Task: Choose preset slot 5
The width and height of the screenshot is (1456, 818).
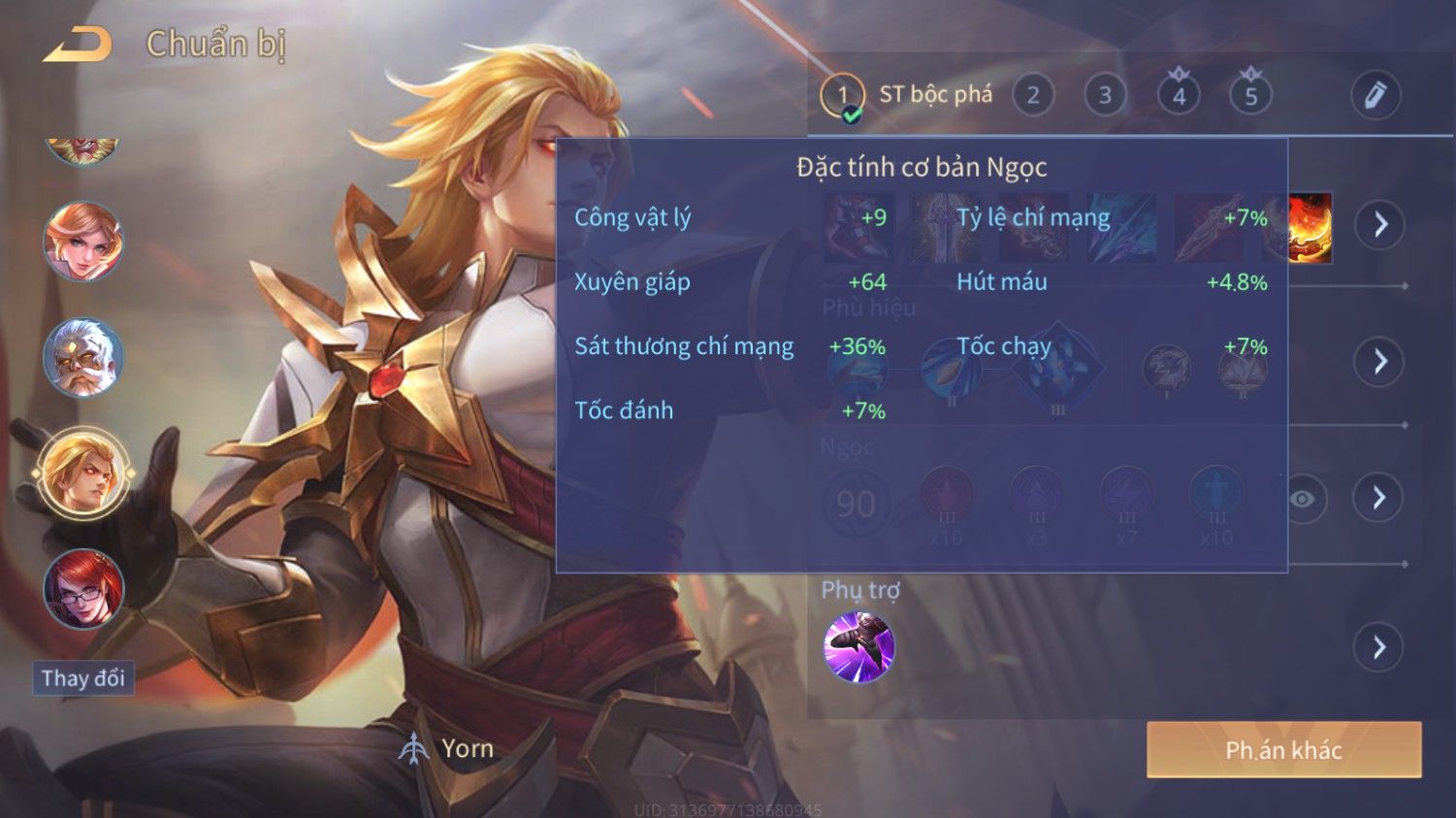Action: 1250,96
